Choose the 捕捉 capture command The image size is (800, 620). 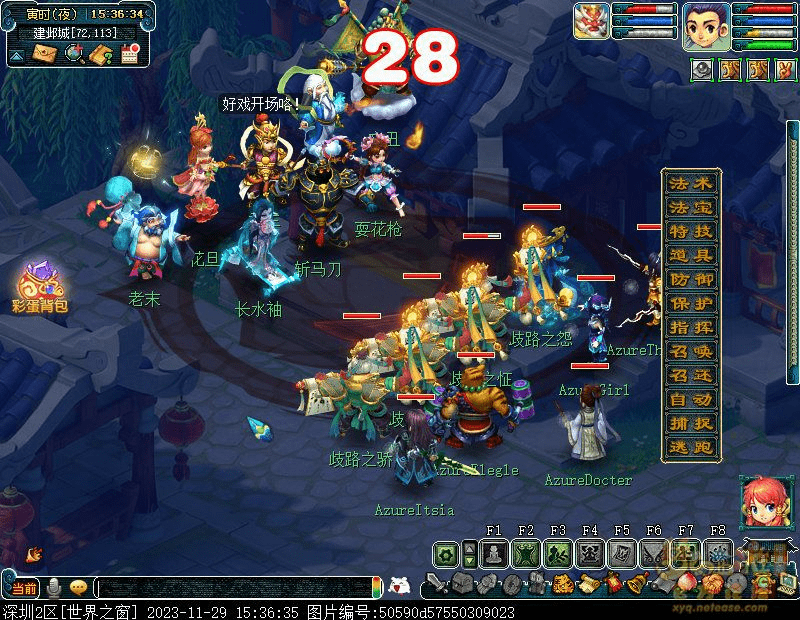coord(691,423)
